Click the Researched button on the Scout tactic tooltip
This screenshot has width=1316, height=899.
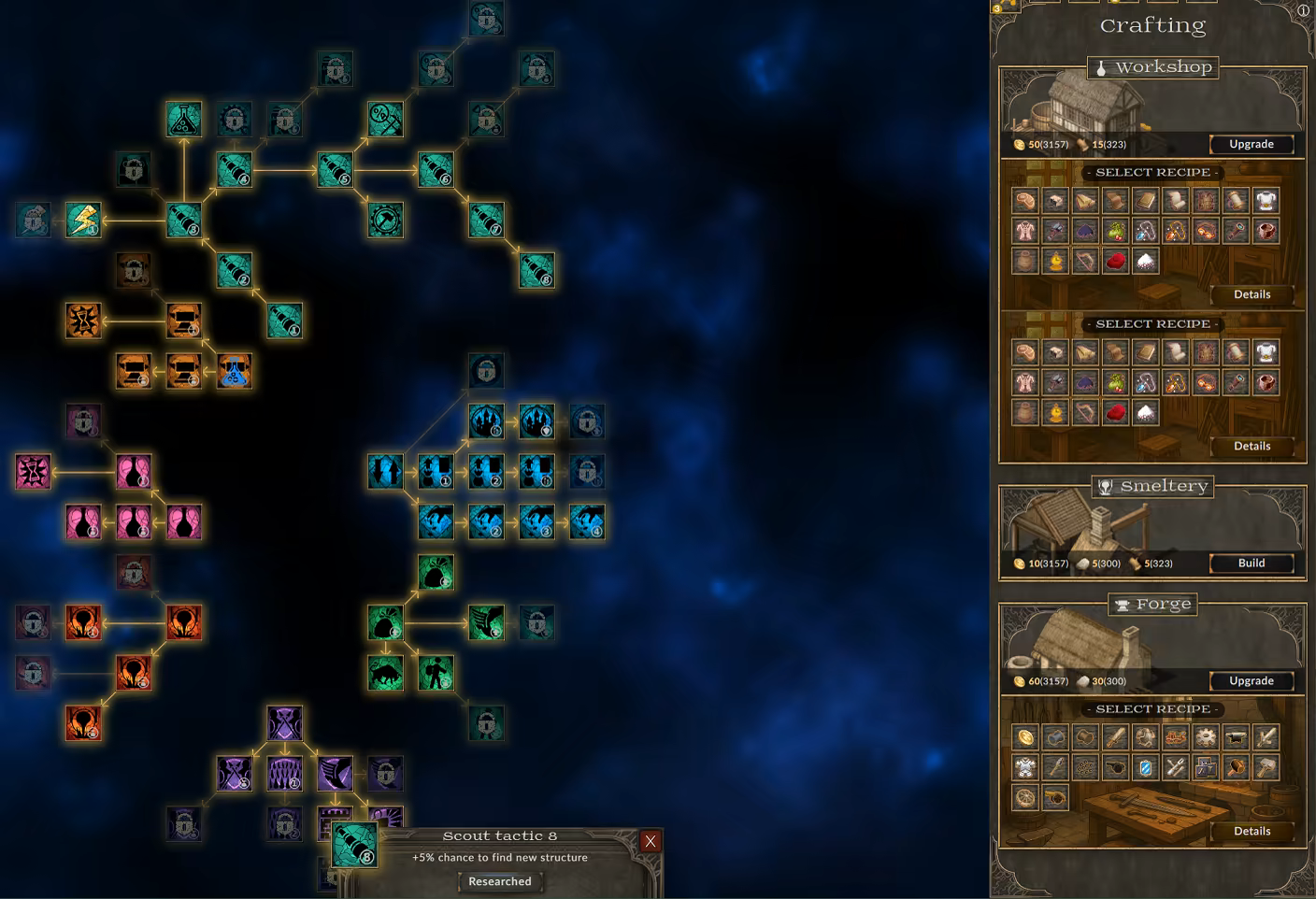[500, 881]
